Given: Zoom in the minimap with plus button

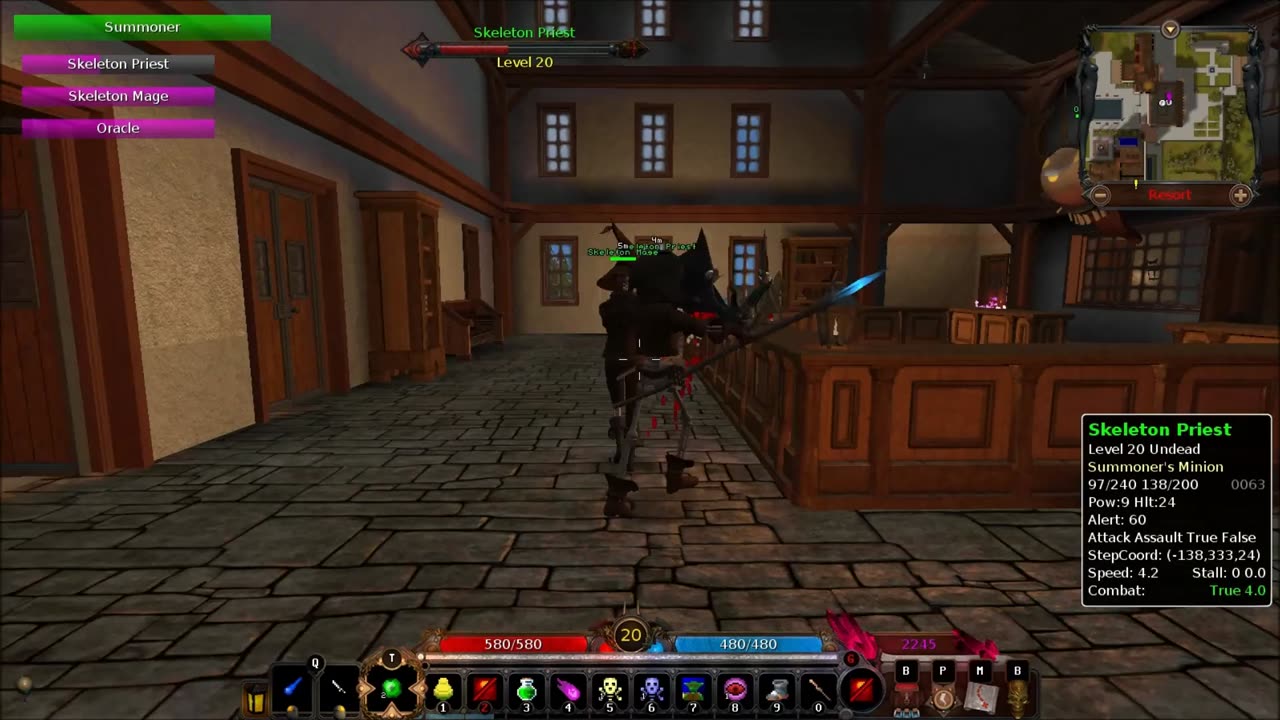Looking at the screenshot, I should tap(1240, 195).
